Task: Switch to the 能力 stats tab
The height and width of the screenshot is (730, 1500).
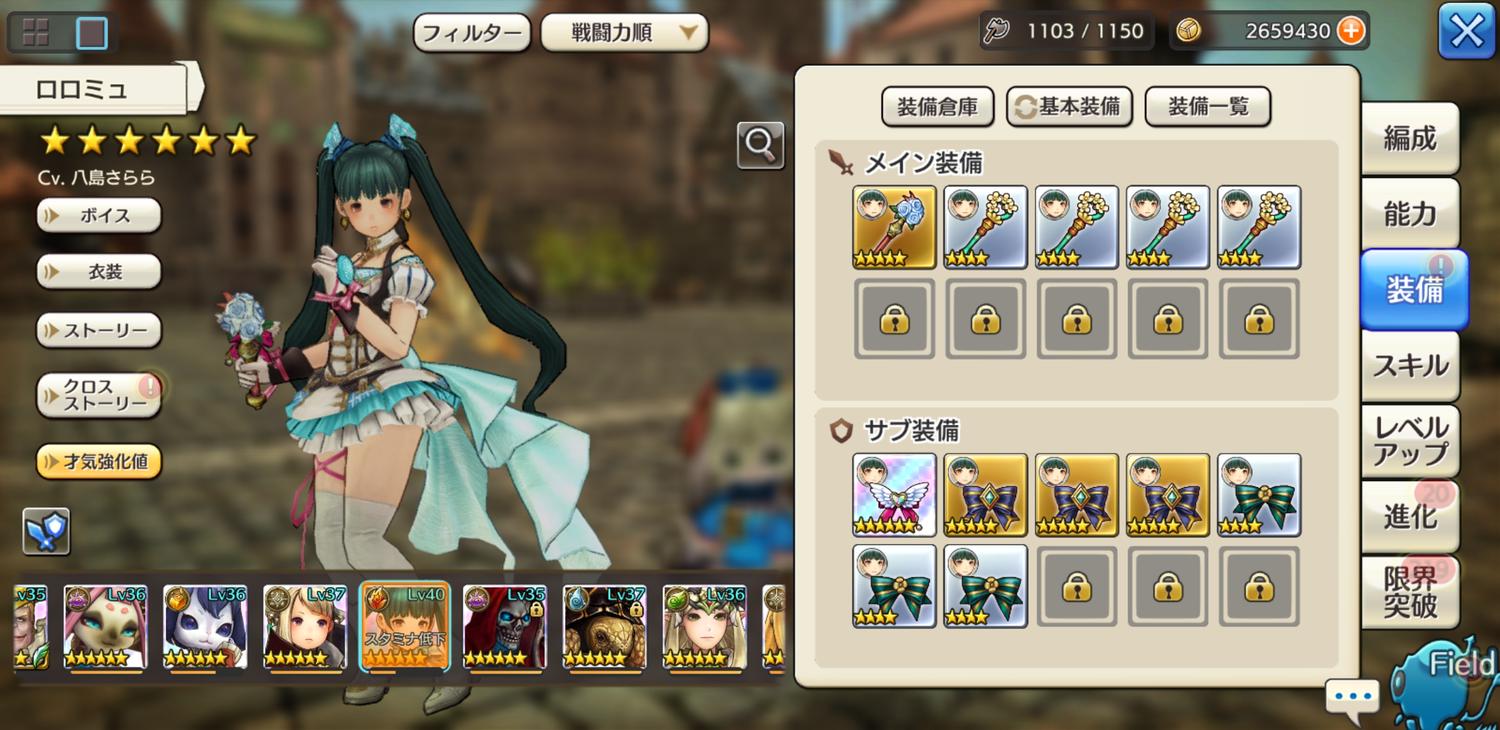Action: [x=1409, y=214]
